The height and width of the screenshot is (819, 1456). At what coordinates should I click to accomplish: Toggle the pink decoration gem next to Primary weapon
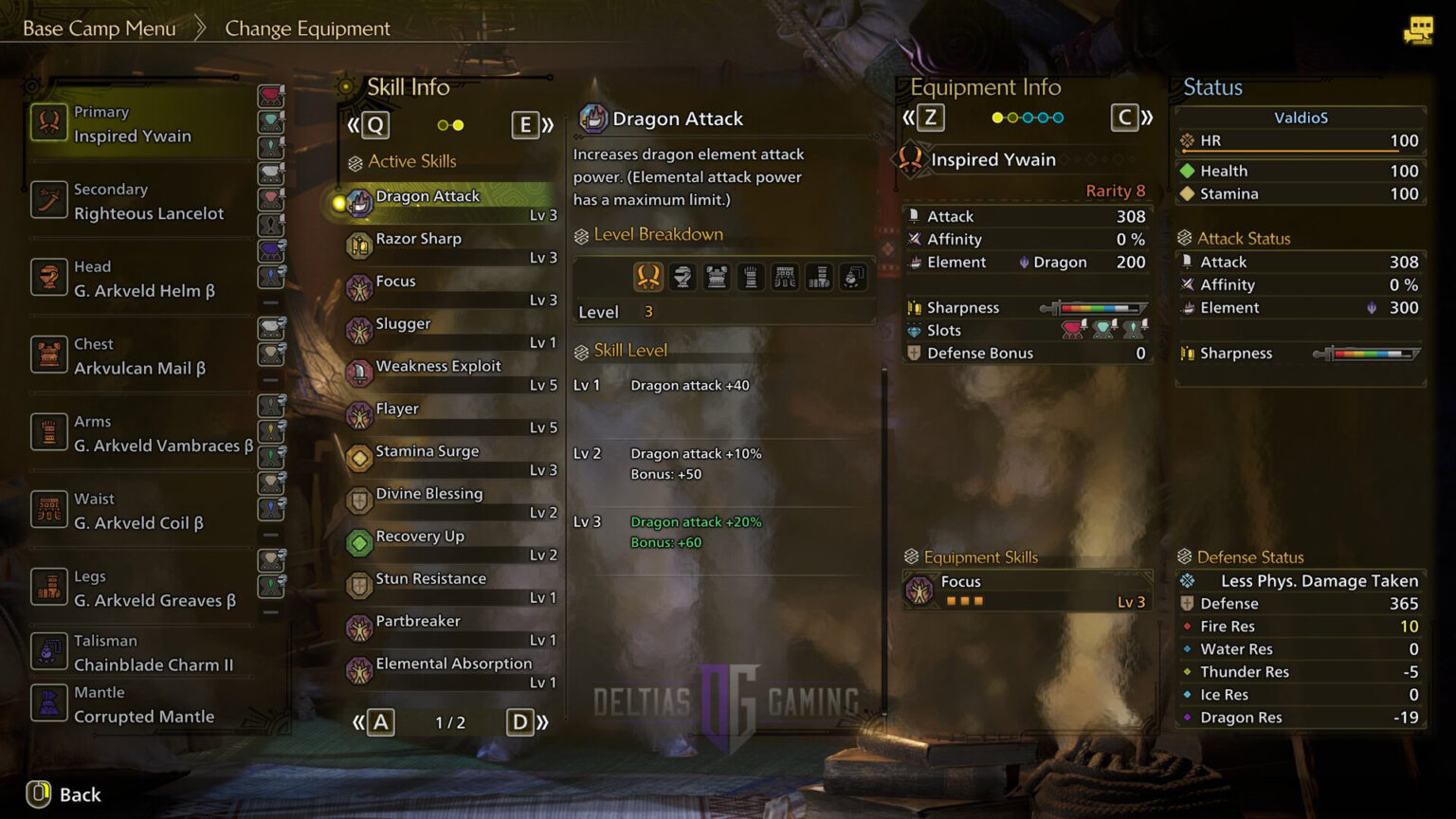[x=272, y=95]
